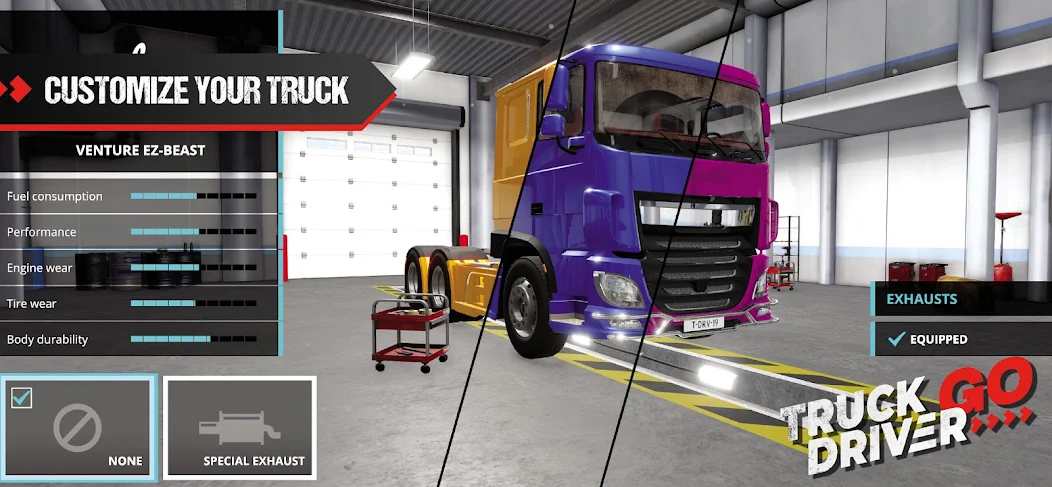This screenshot has height=487, width=1052.
Task: Choose the Special Exhaust tile
Action: [239, 427]
